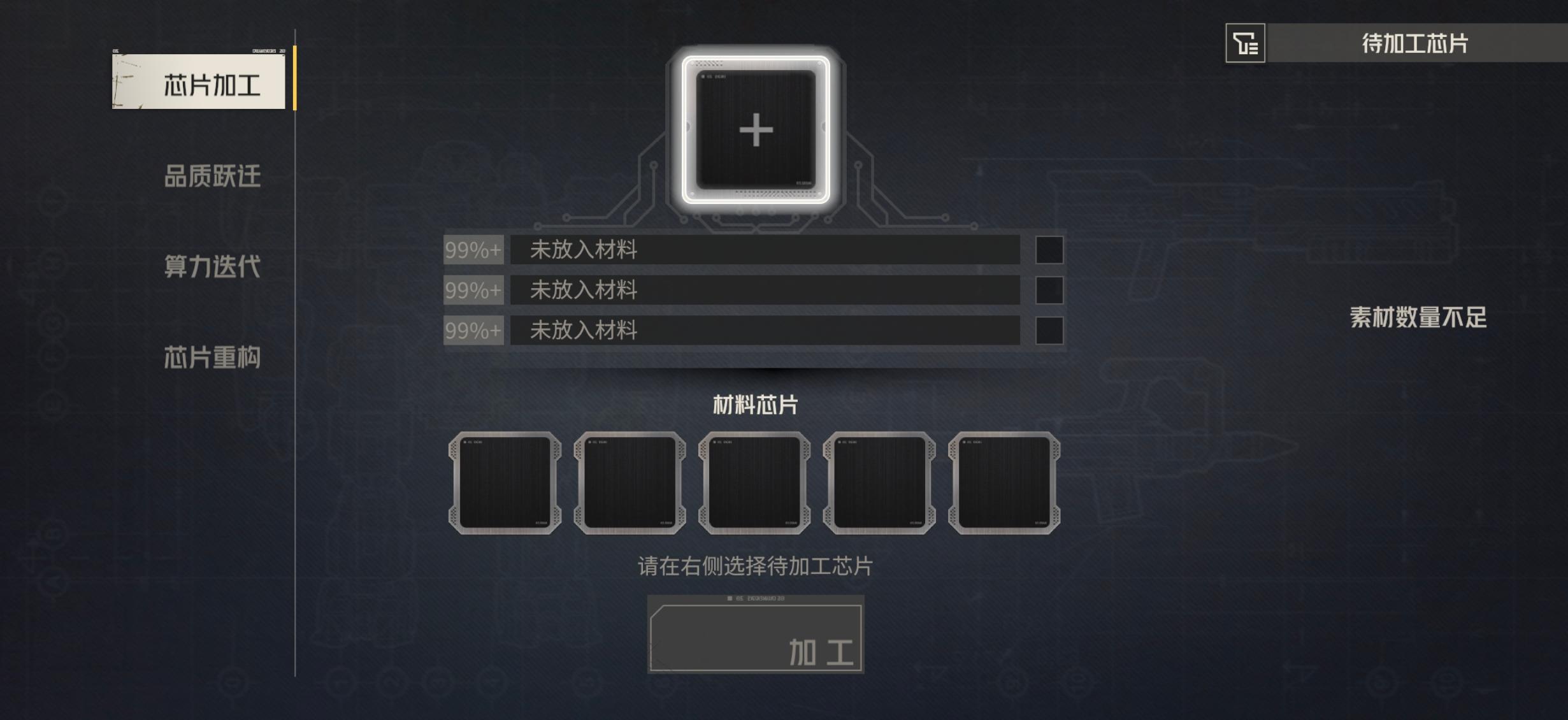
Task: Click the first 99%+ success rate badge
Action: (473, 251)
